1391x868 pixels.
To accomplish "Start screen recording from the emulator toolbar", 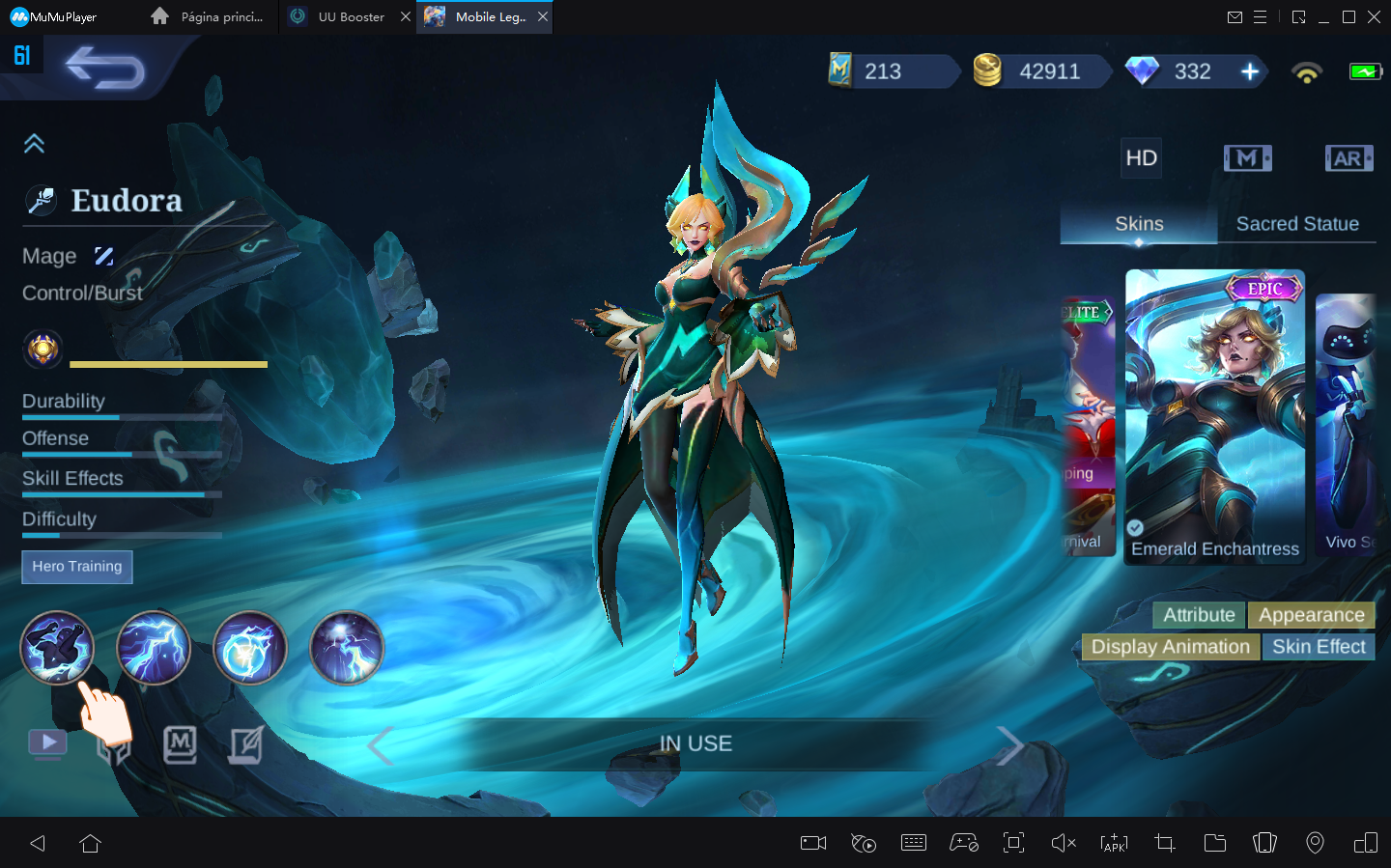I will pos(812,843).
